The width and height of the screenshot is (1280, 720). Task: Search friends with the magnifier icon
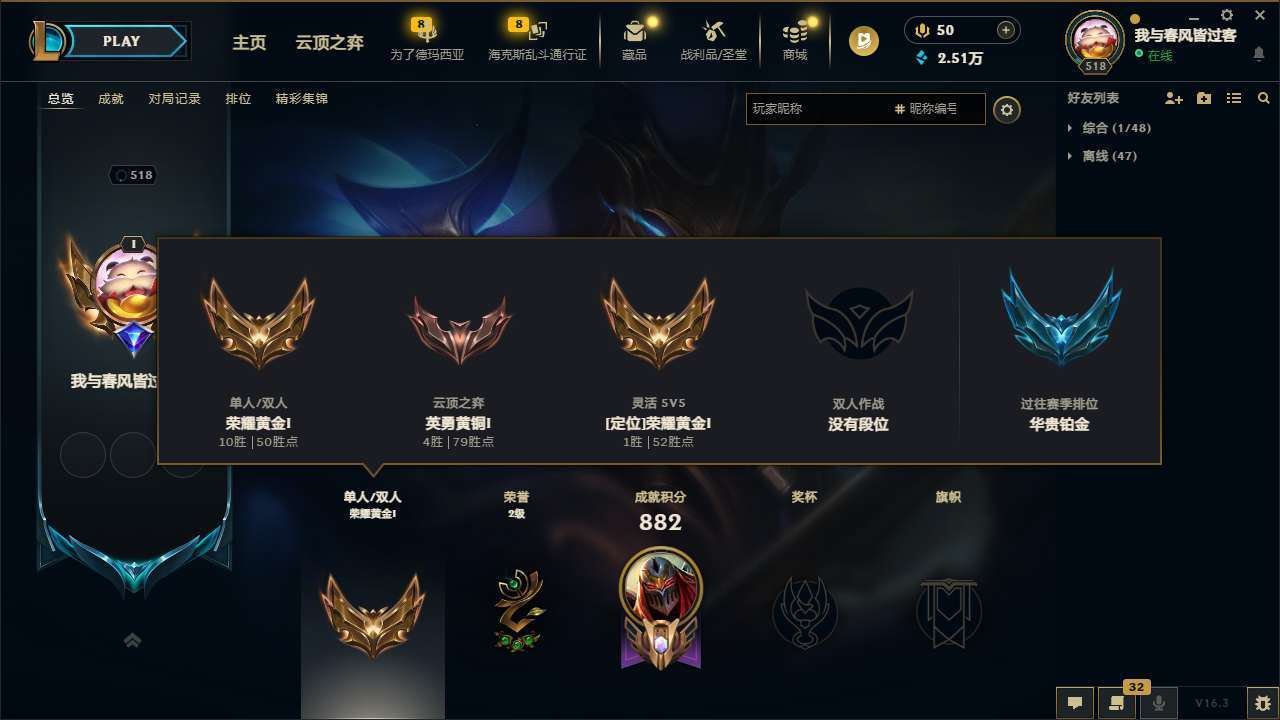coord(1264,98)
